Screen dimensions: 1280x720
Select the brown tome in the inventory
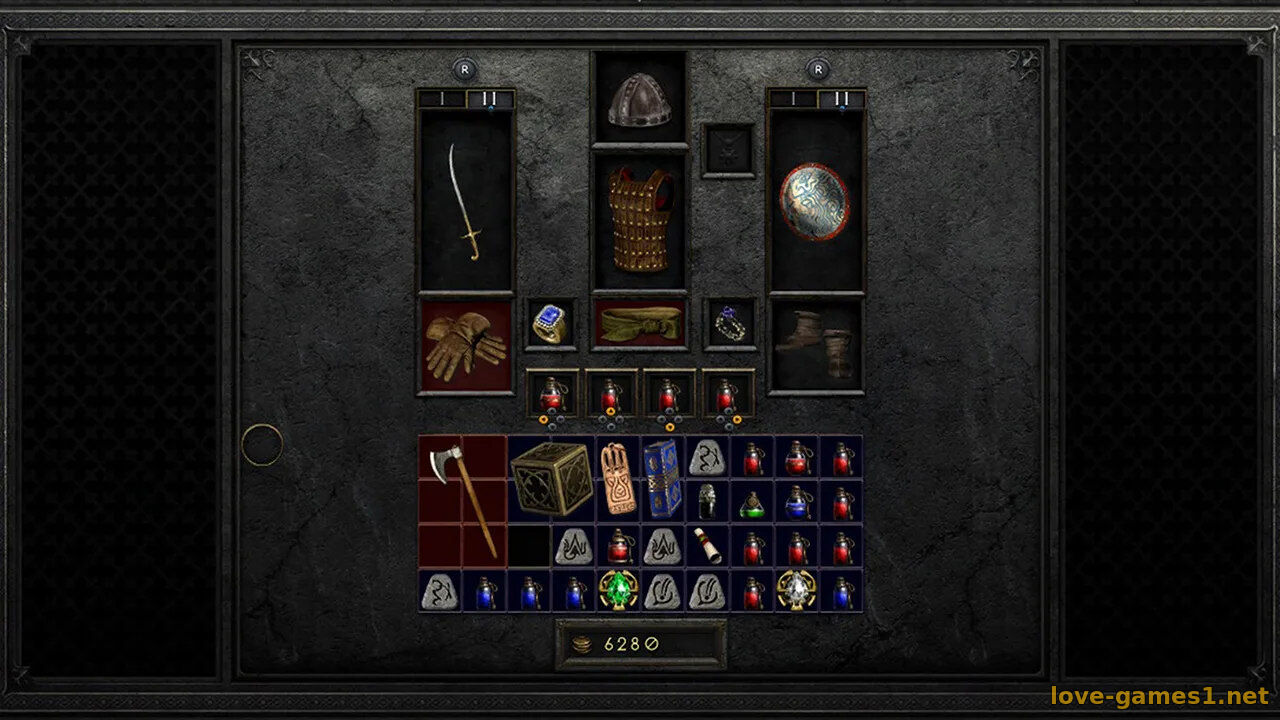[x=618, y=479]
